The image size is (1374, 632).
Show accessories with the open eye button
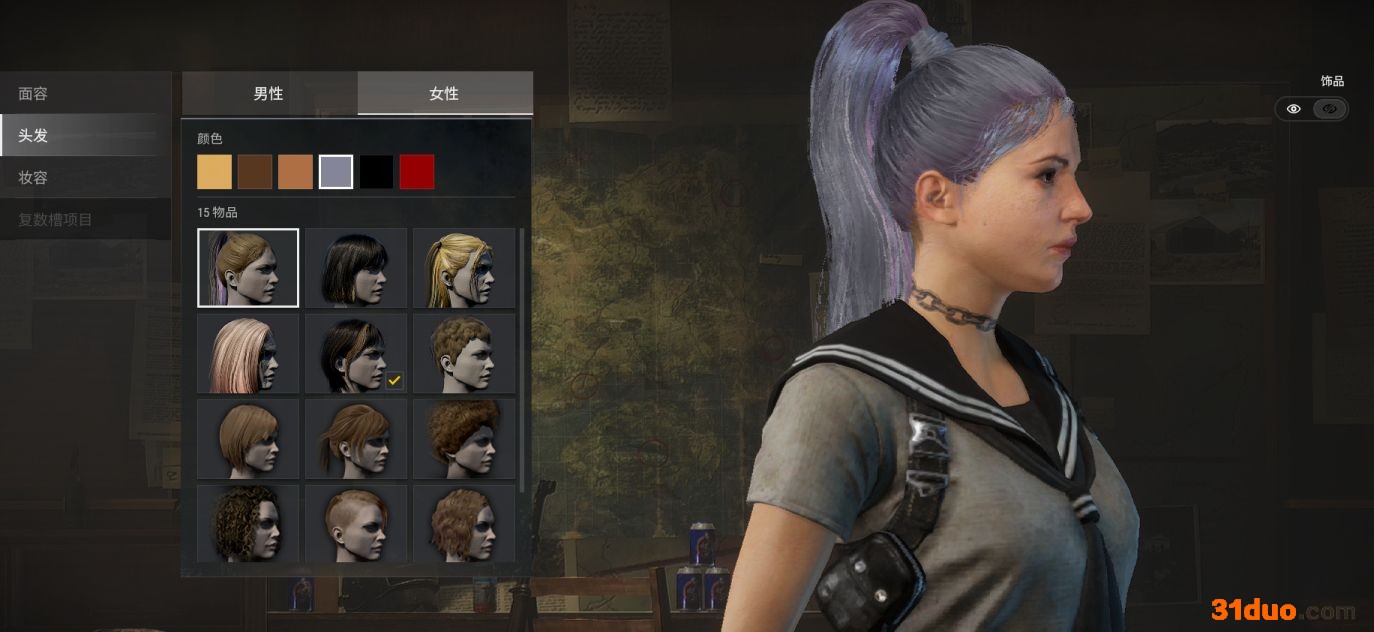click(x=1293, y=109)
